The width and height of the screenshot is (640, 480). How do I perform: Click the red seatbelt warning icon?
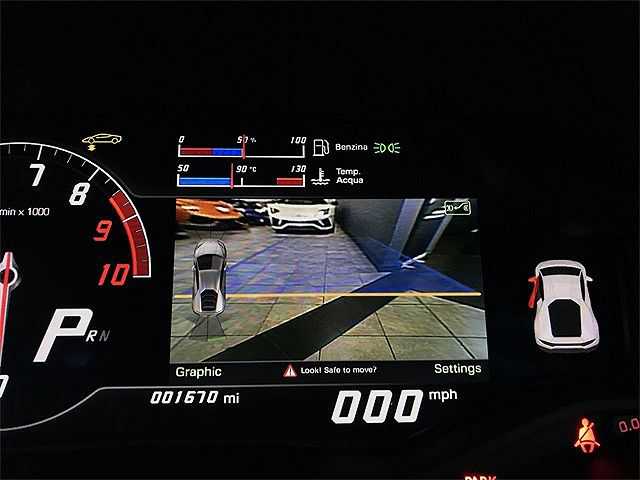click(585, 435)
